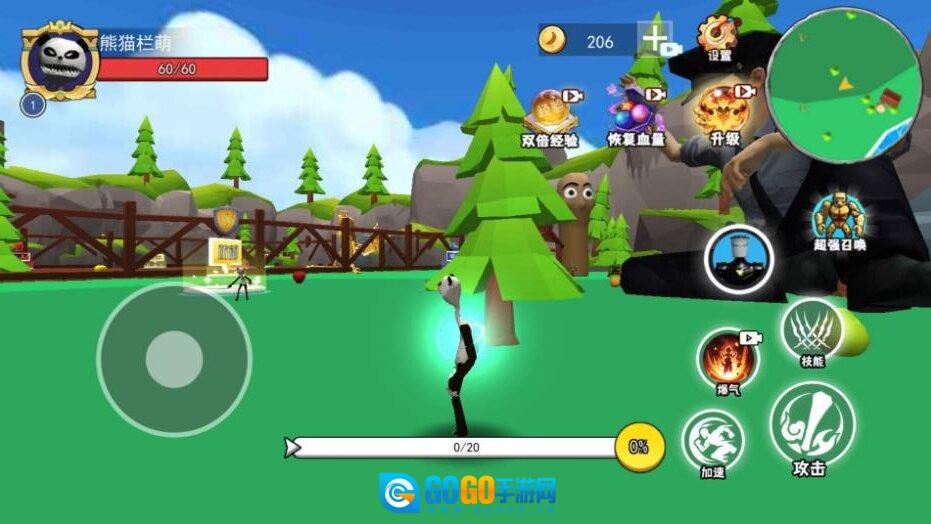
Task: Activate the 双倍经验 double experience bonus
Action: (x=549, y=111)
